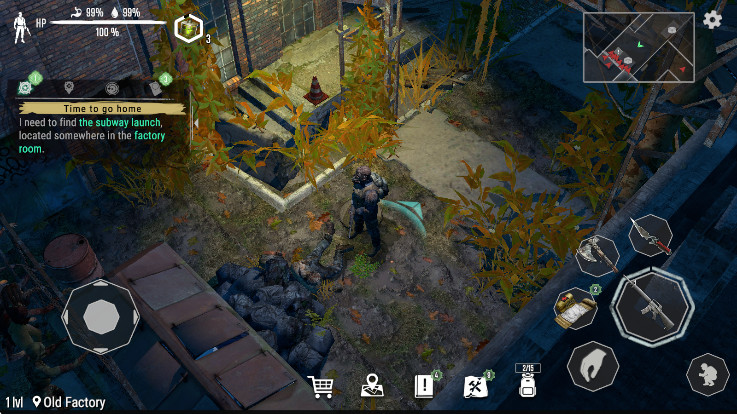The image size is (737, 414).
Task: Tap the virtual movement joystick
Action: [x=100, y=318]
